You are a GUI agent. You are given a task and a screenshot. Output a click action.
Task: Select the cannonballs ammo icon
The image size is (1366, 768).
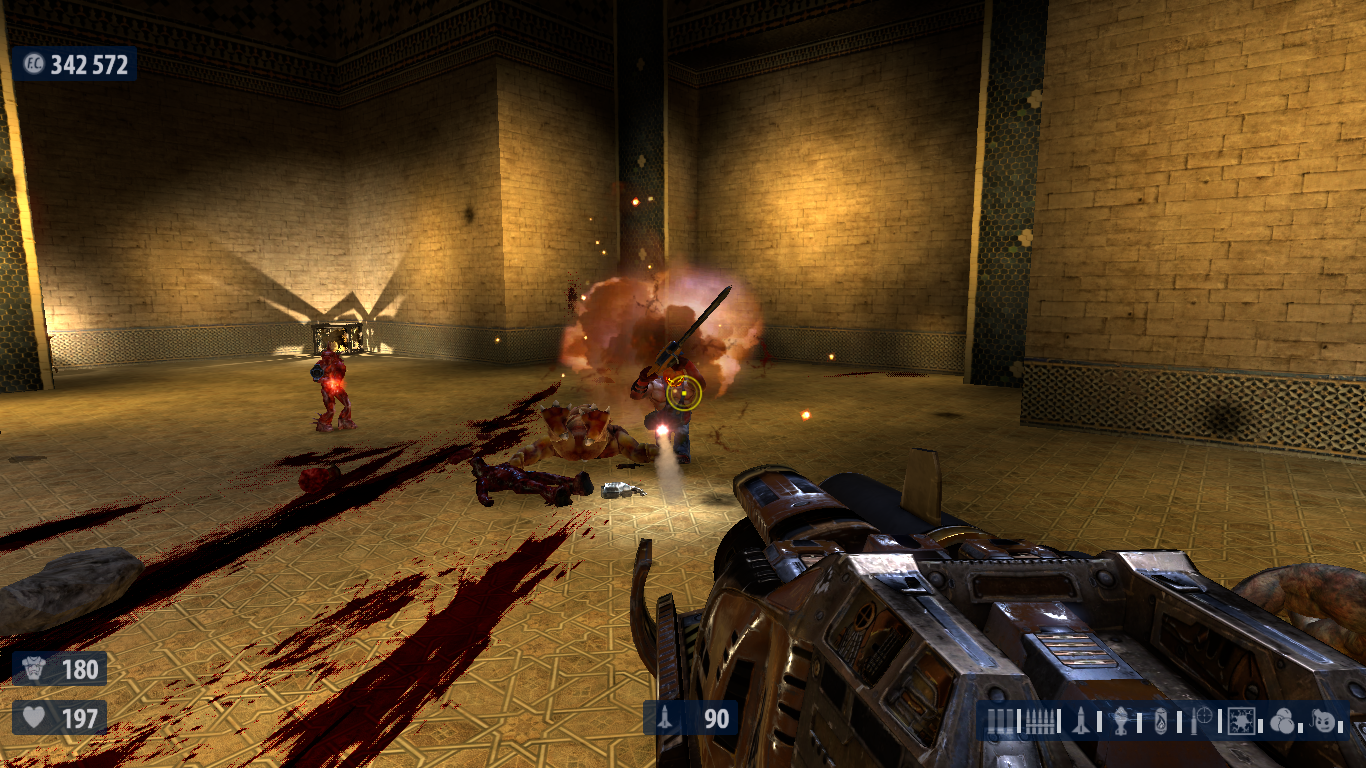tap(1283, 720)
